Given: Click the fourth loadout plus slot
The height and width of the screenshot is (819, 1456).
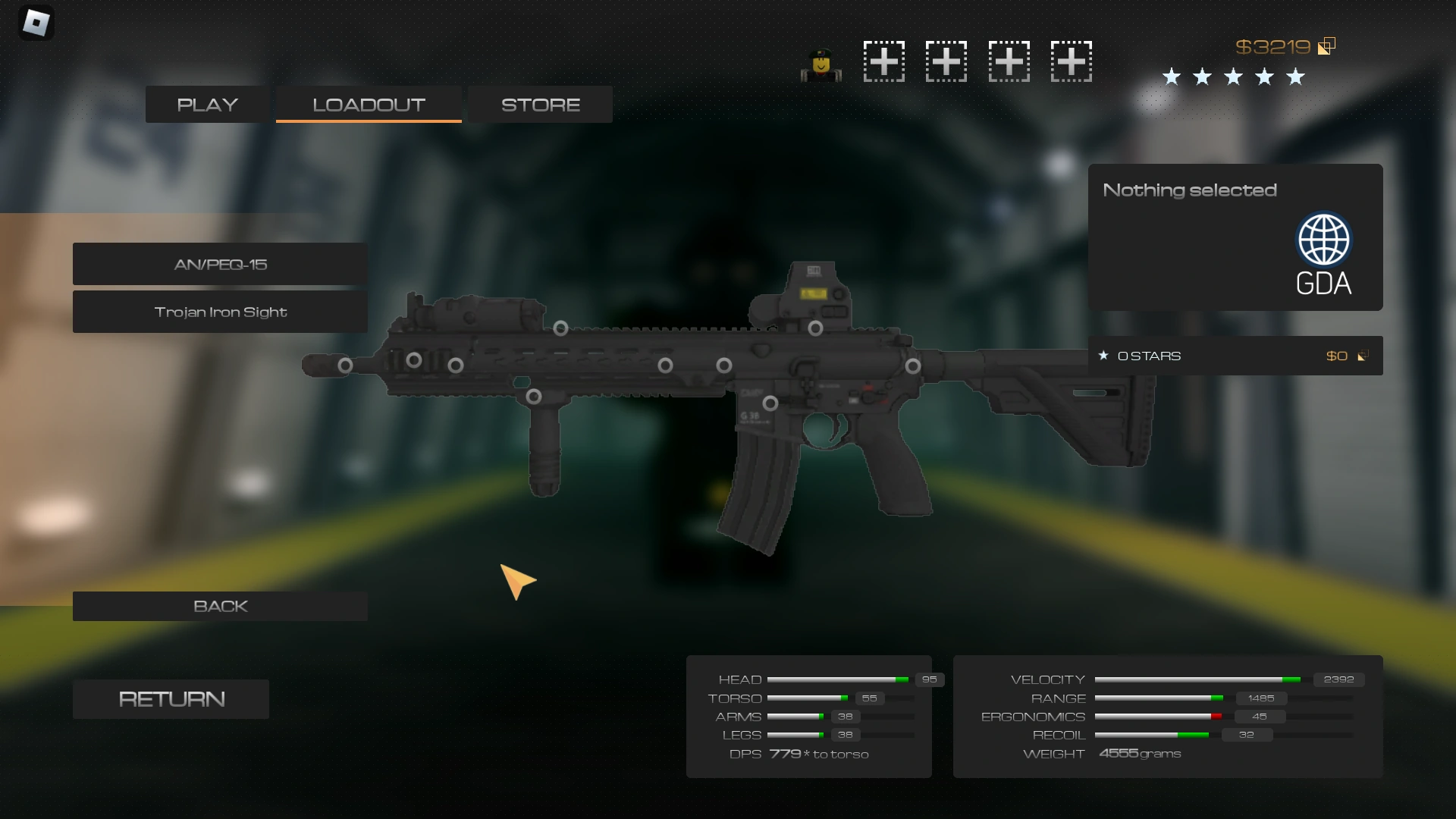Looking at the screenshot, I should click(1071, 61).
